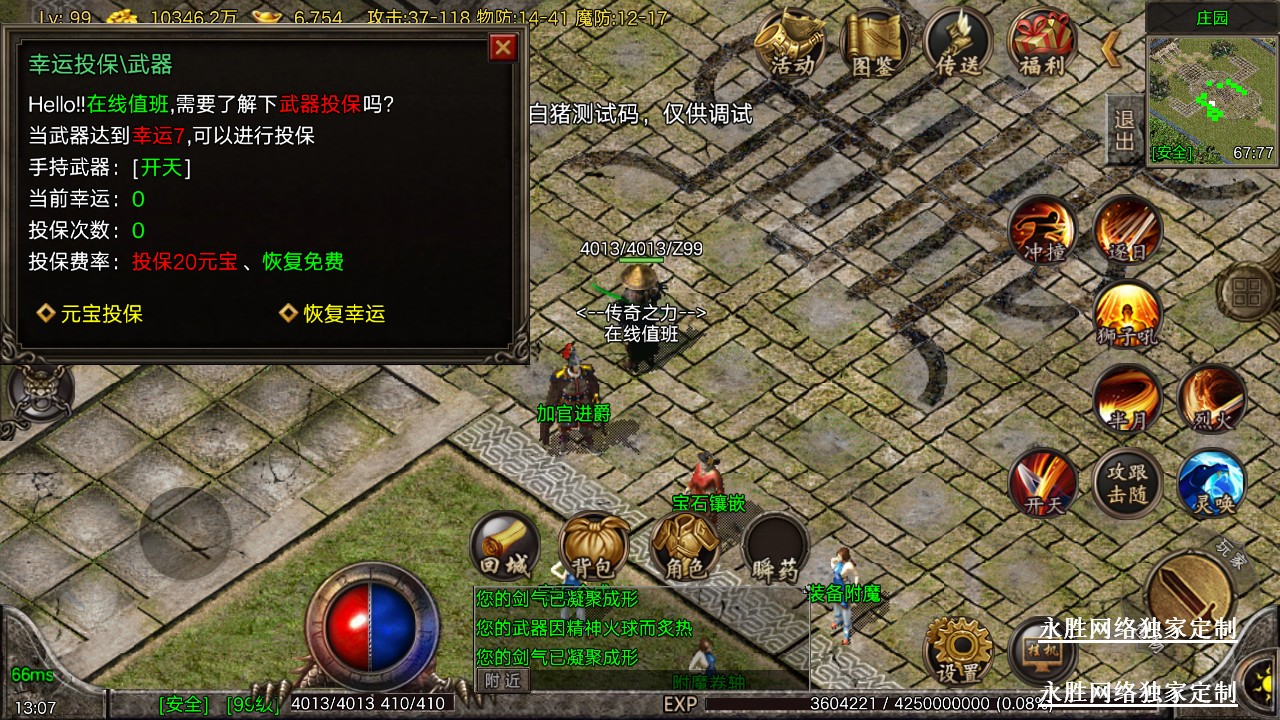Choose 元宝投保 insurance option
The image size is (1280, 720).
(x=90, y=314)
